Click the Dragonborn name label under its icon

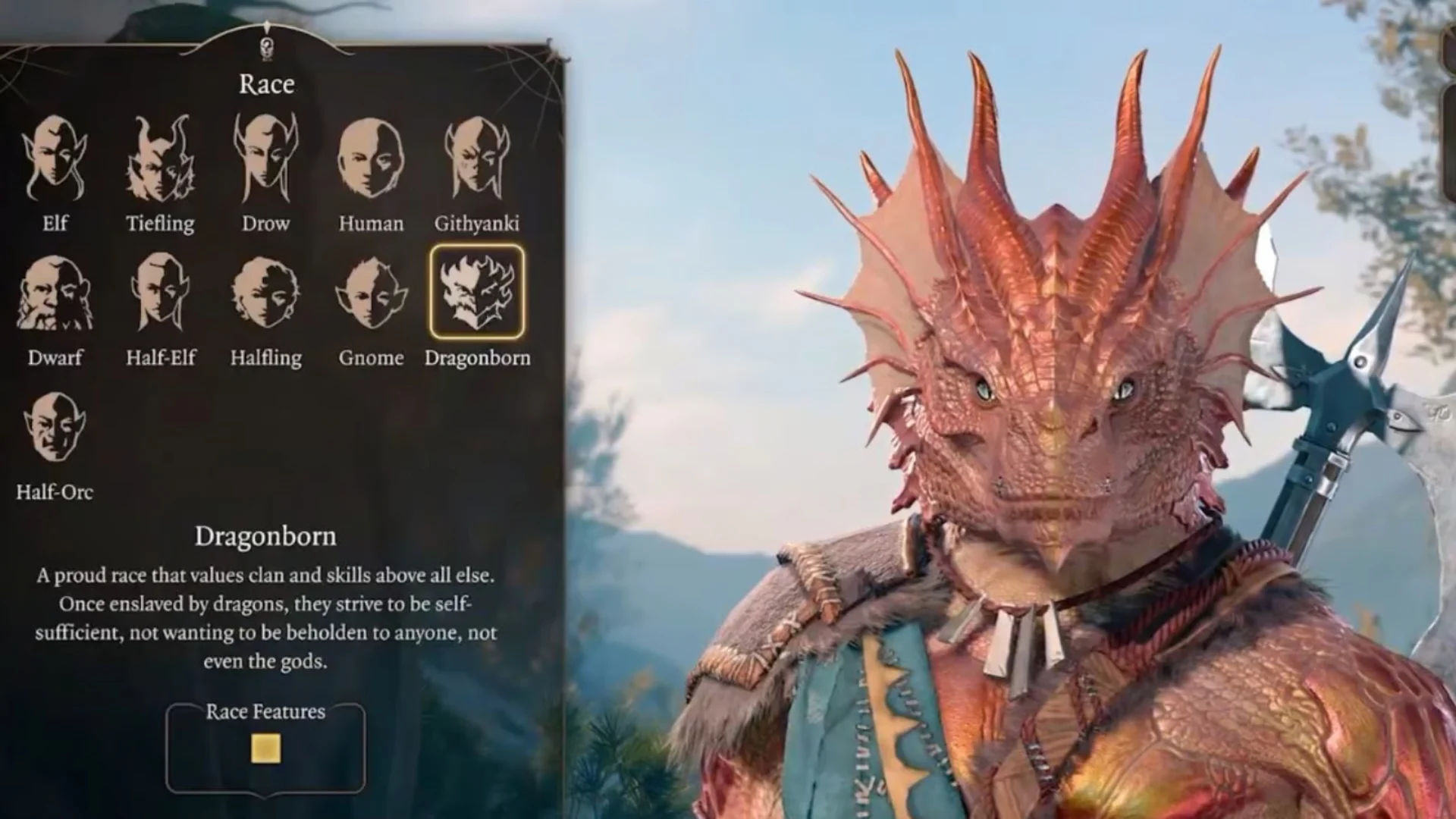point(480,359)
